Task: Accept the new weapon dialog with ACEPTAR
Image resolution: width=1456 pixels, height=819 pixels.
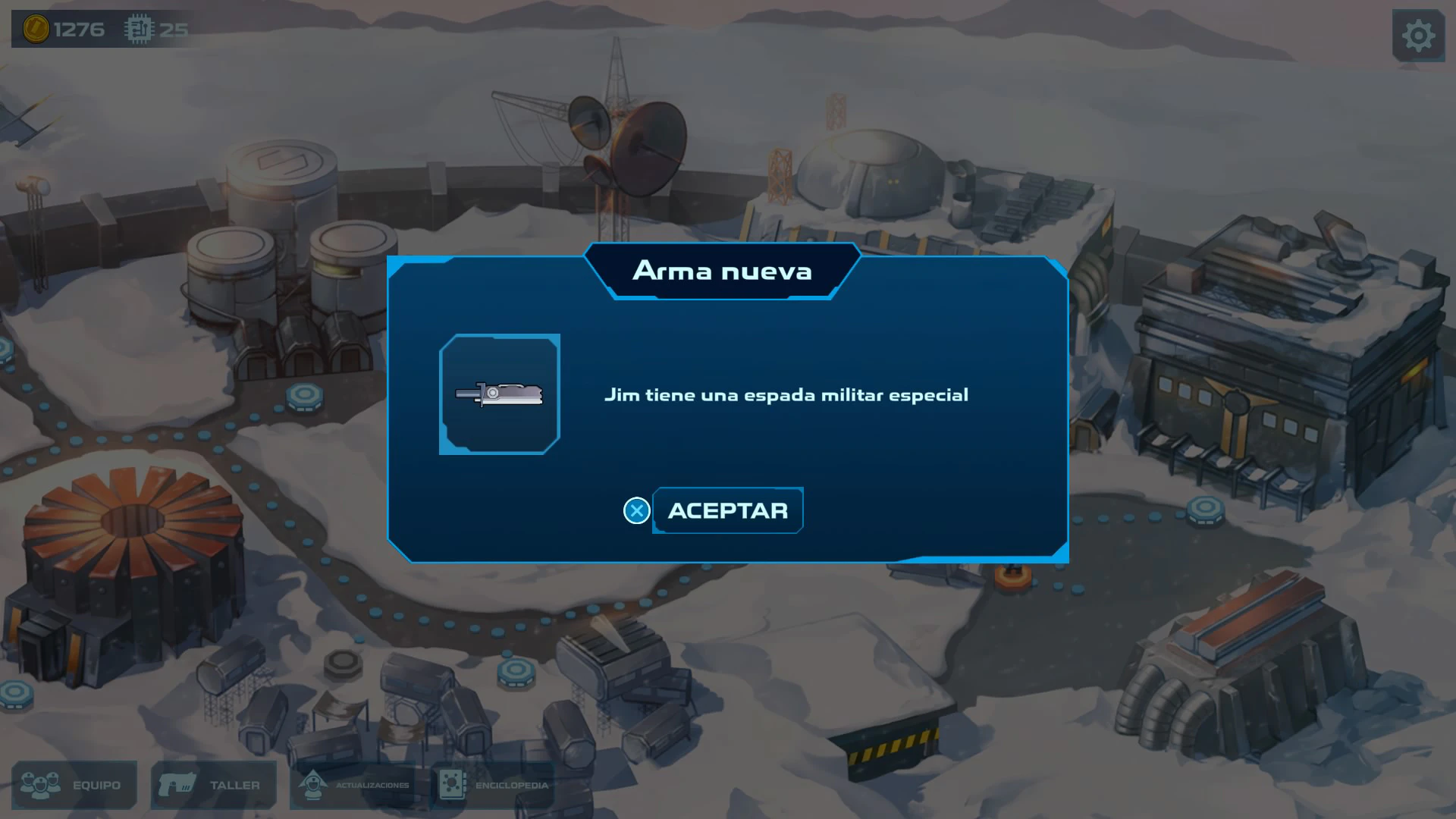Action: (x=727, y=510)
